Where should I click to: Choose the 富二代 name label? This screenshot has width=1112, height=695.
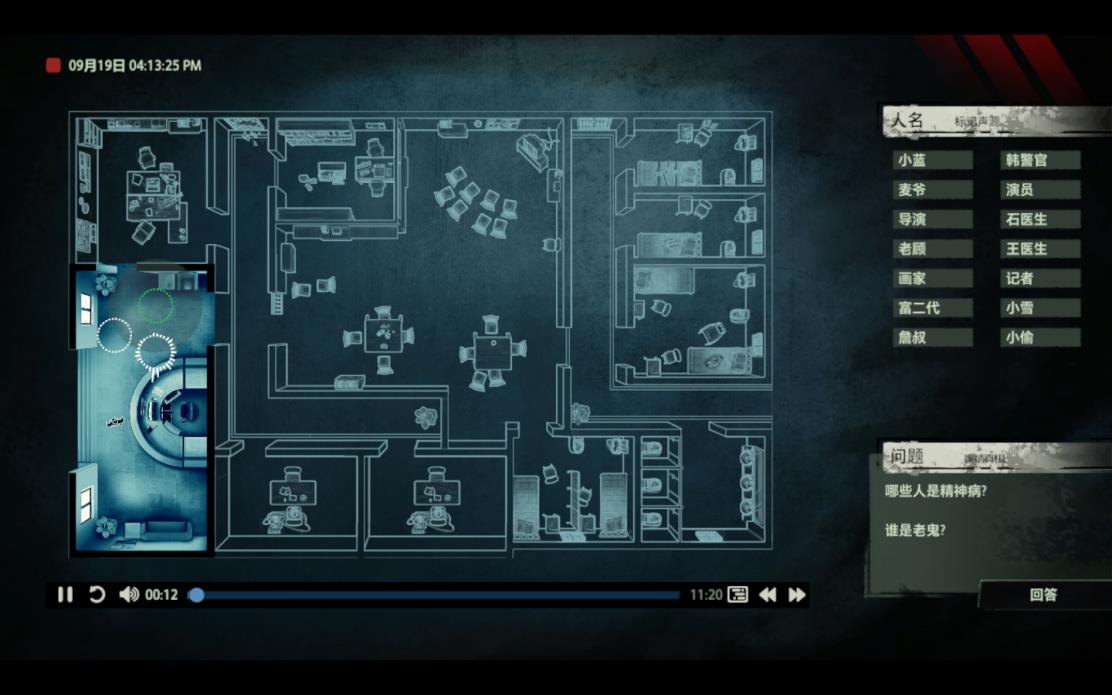[x=932, y=308]
